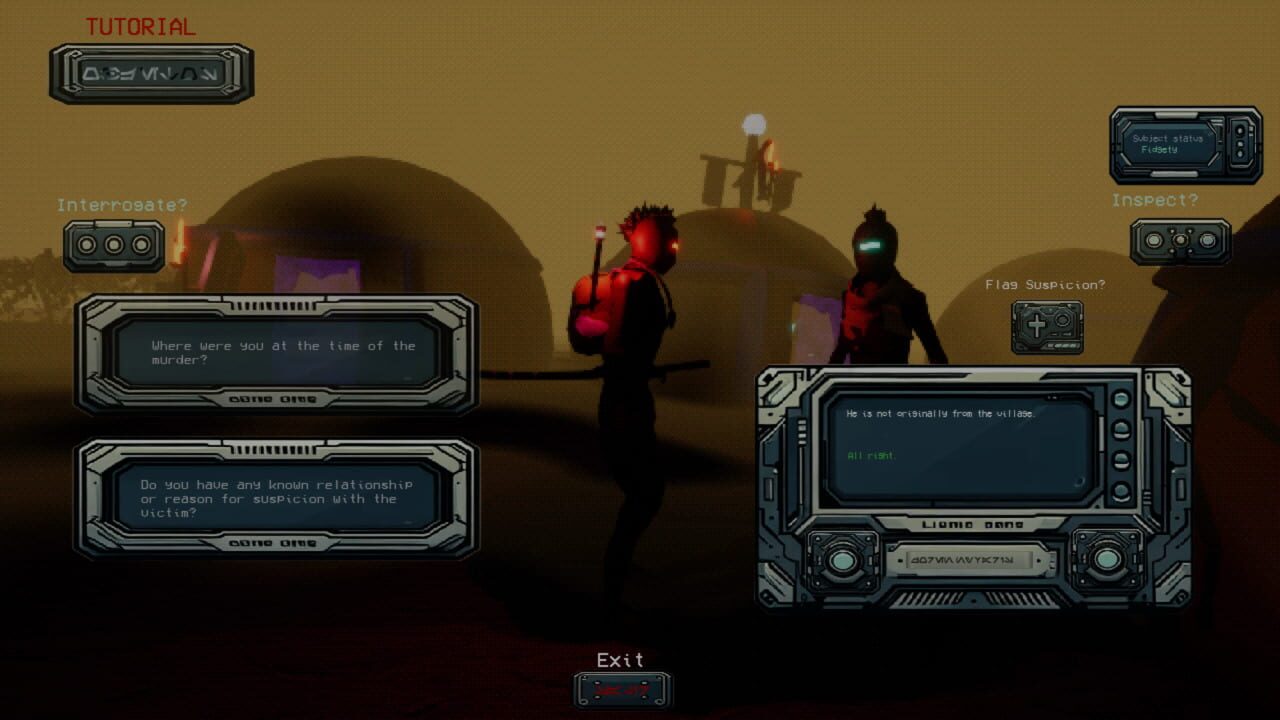Toggle the center knob on the Inspect panel
The image size is (1280, 720).
click(x=1181, y=240)
